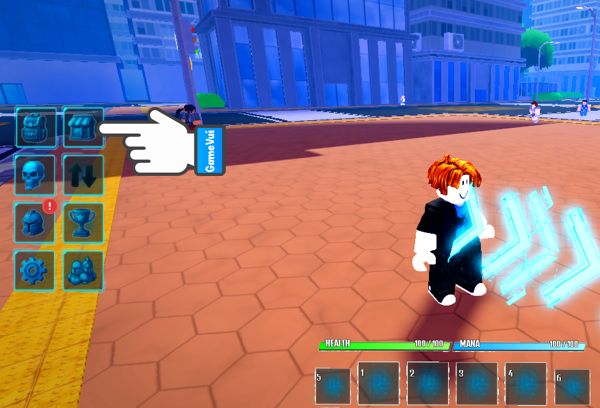Click the skull icon button

click(x=35, y=174)
